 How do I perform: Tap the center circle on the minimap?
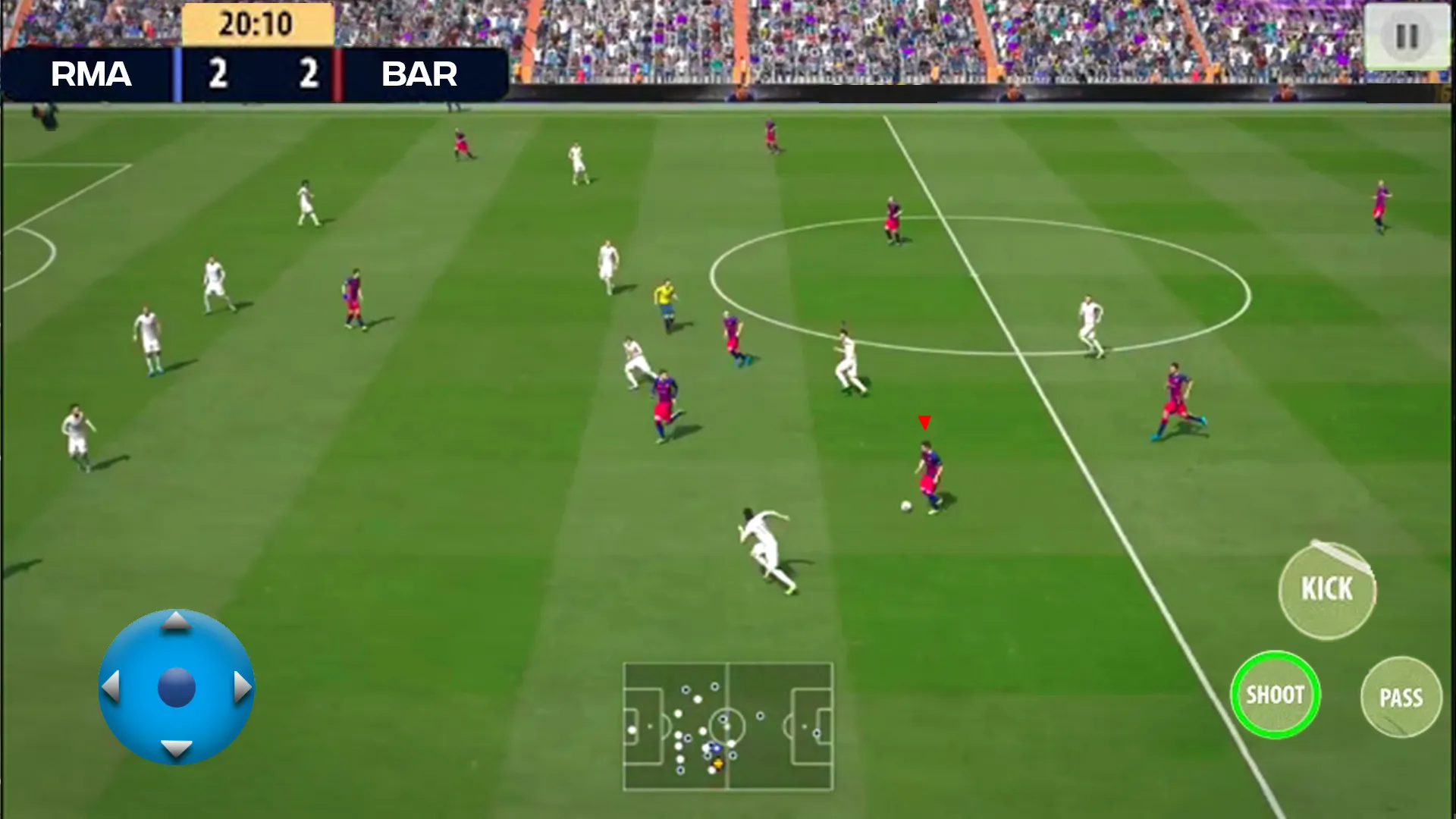click(x=728, y=726)
